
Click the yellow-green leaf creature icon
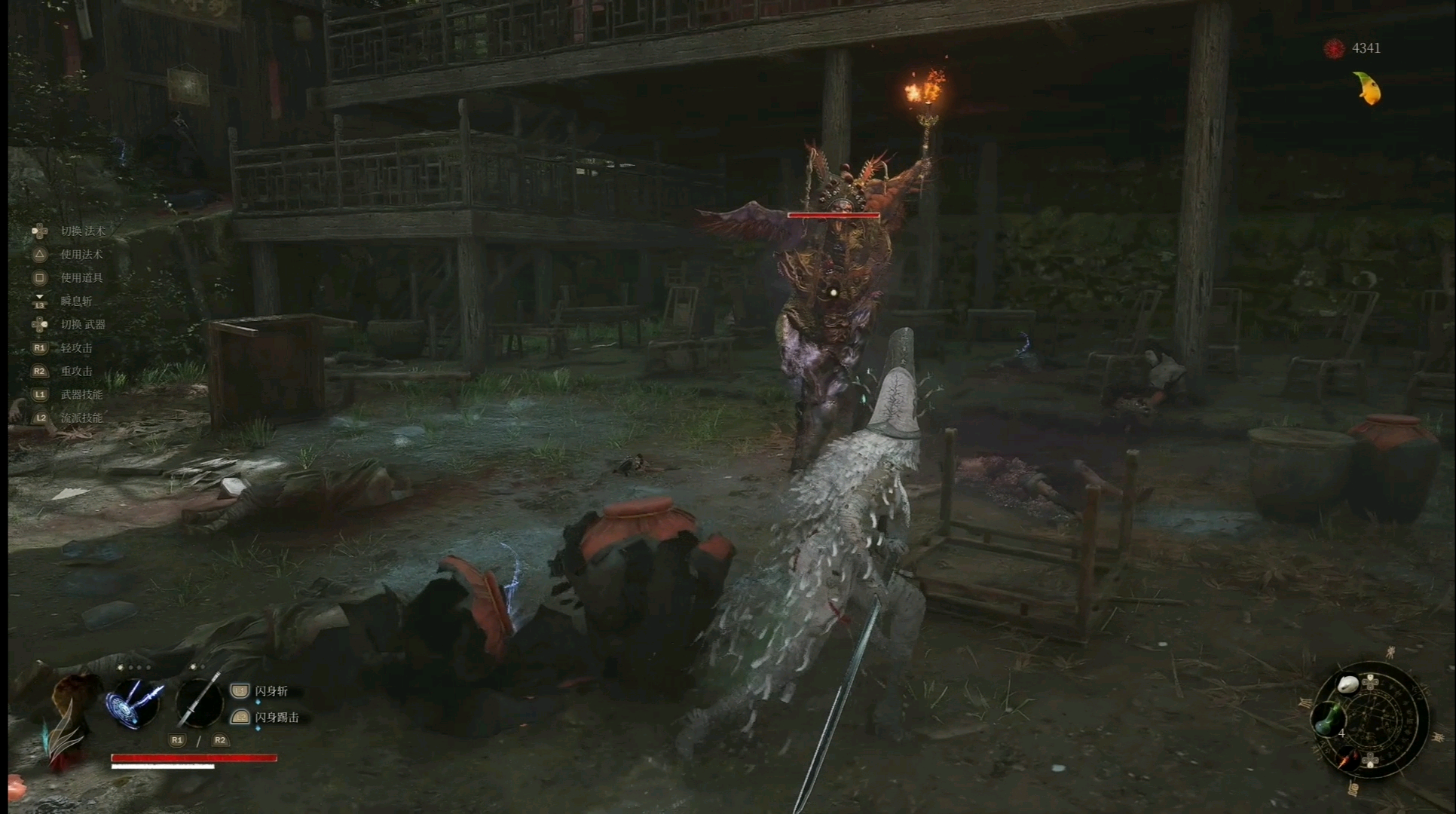coord(1368,89)
